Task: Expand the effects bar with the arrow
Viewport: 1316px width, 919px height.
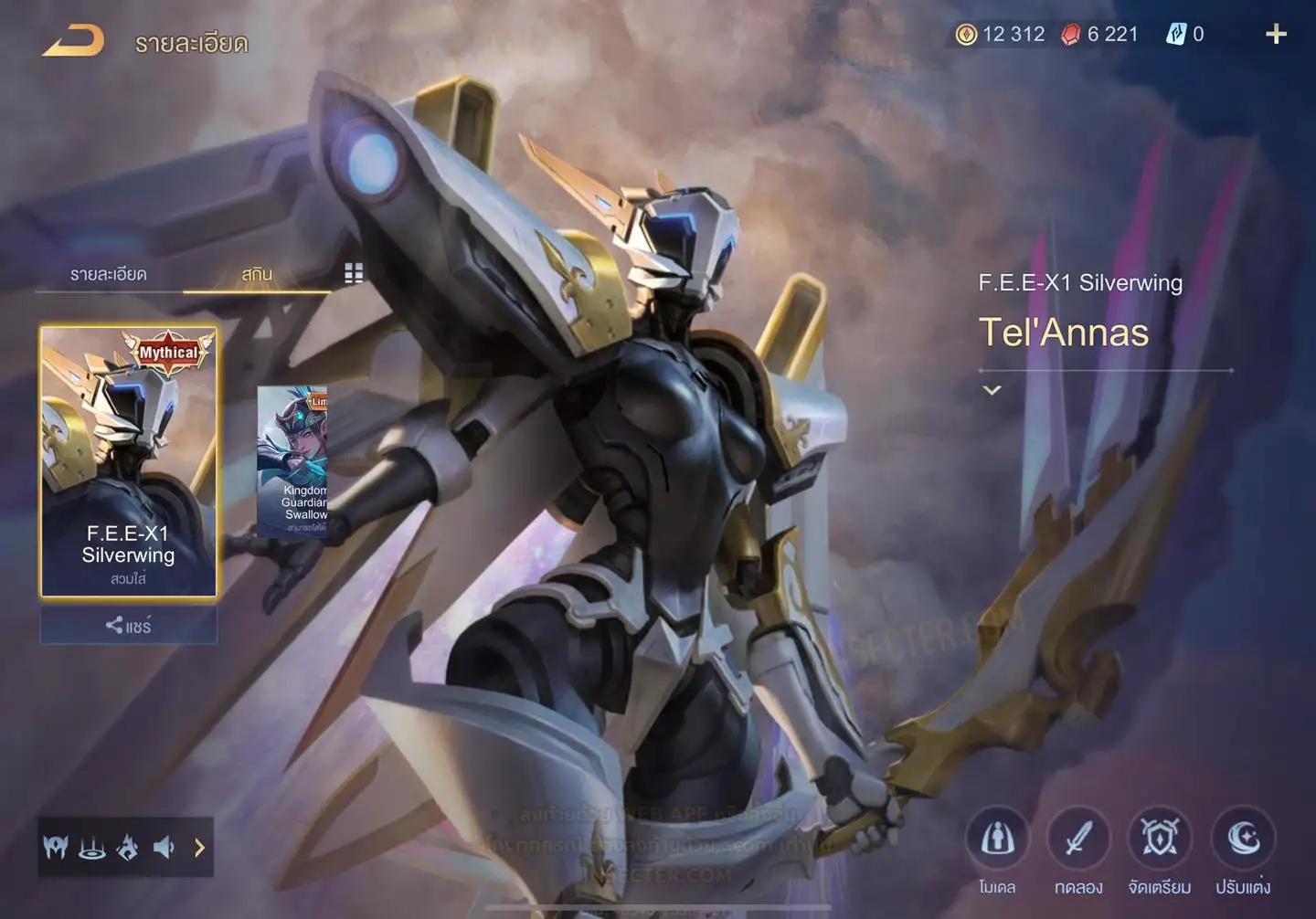Action: pos(199,848)
